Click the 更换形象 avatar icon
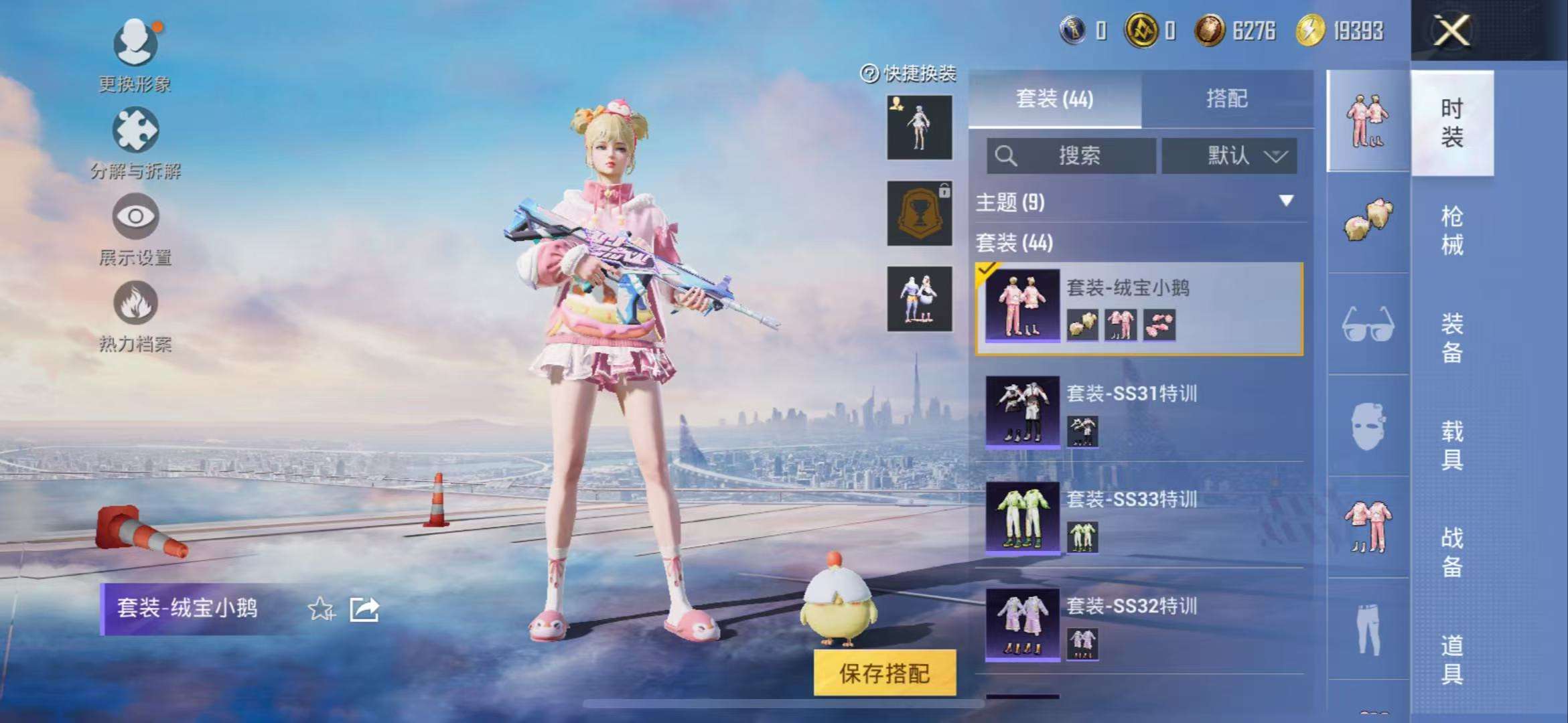This screenshot has width=1568, height=723. click(134, 40)
